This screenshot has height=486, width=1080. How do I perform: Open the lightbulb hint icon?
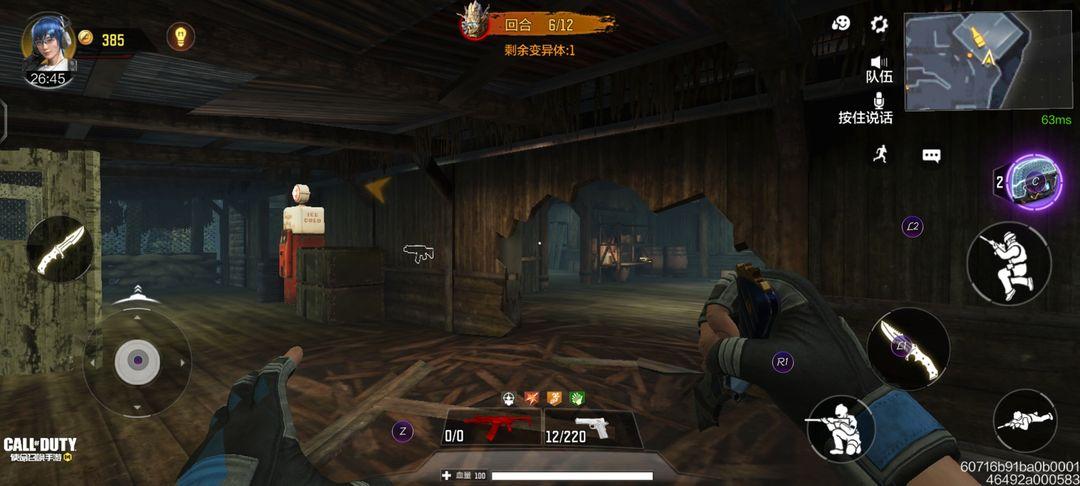point(180,37)
